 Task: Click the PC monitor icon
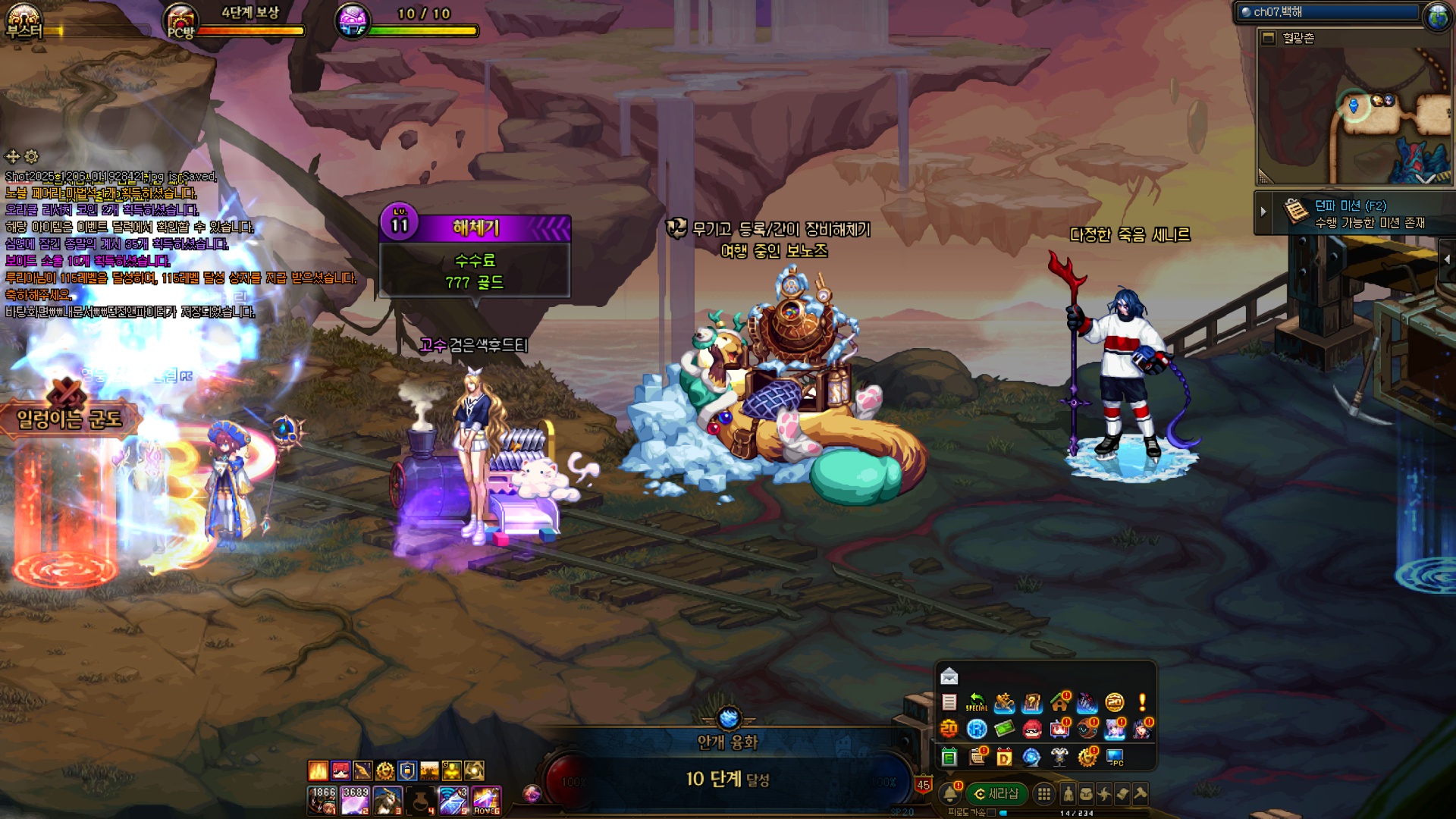(1115, 757)
